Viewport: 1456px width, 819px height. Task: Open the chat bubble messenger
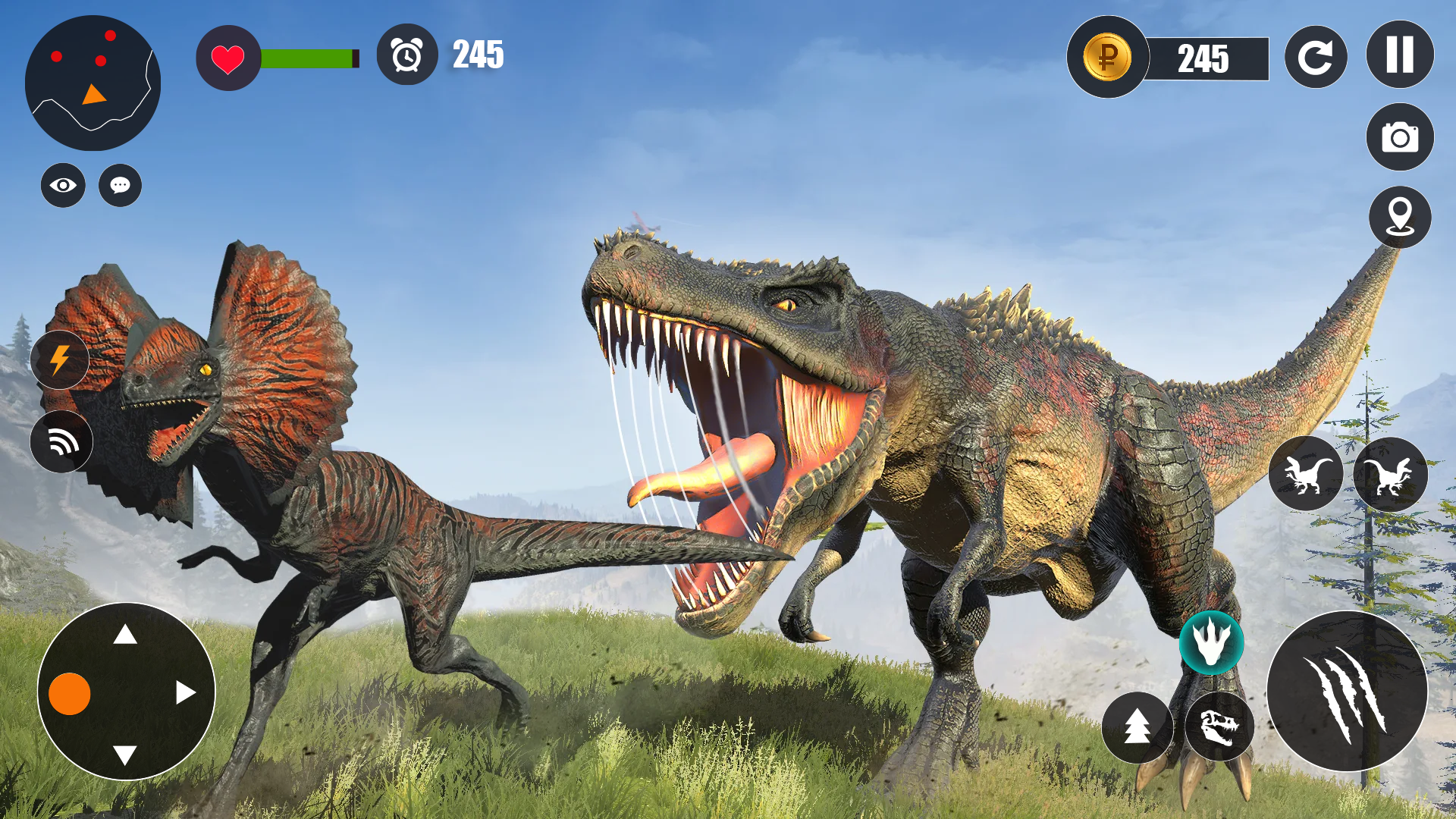point(119,184)
